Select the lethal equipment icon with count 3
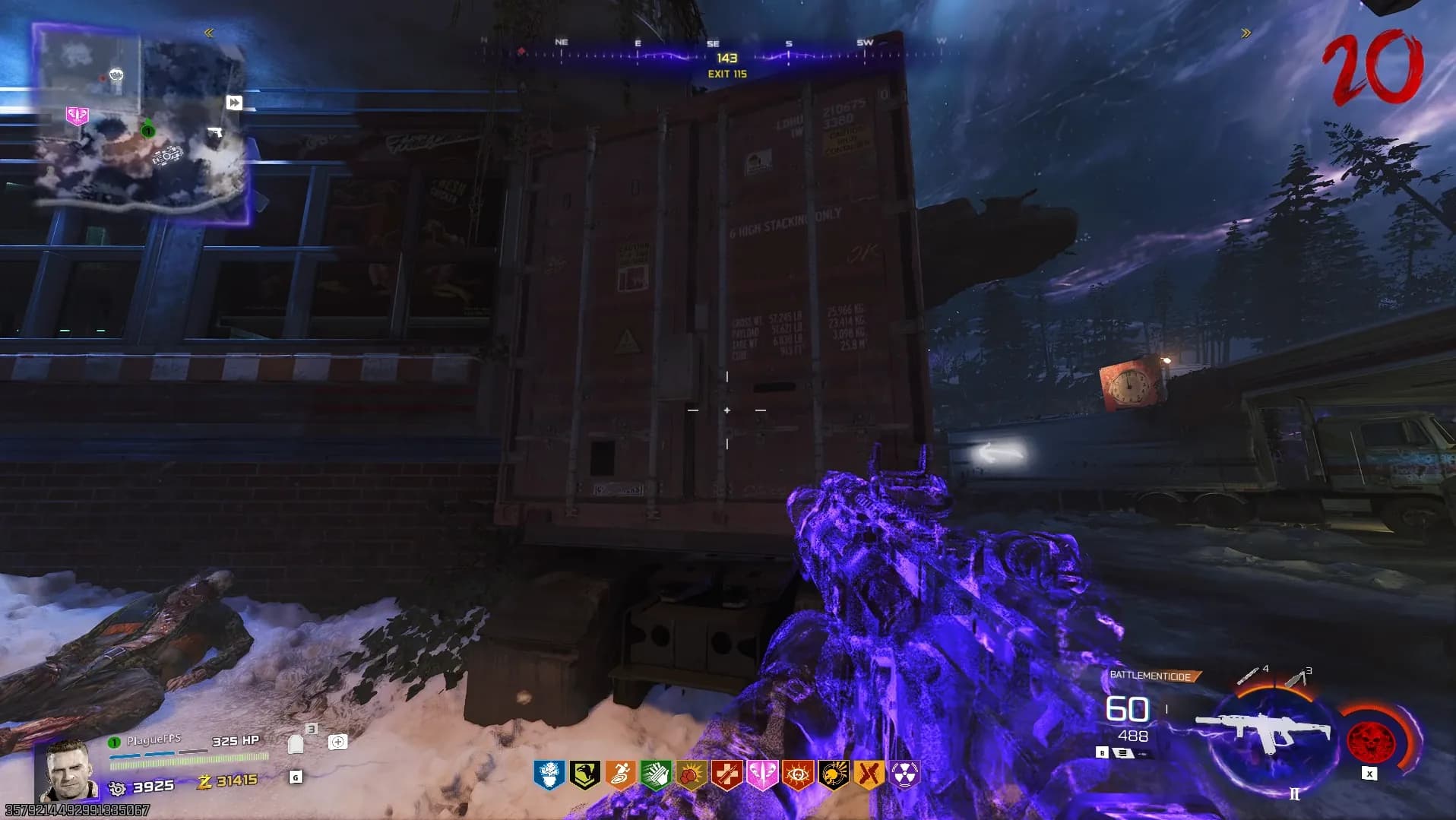 click(1296, 676)
